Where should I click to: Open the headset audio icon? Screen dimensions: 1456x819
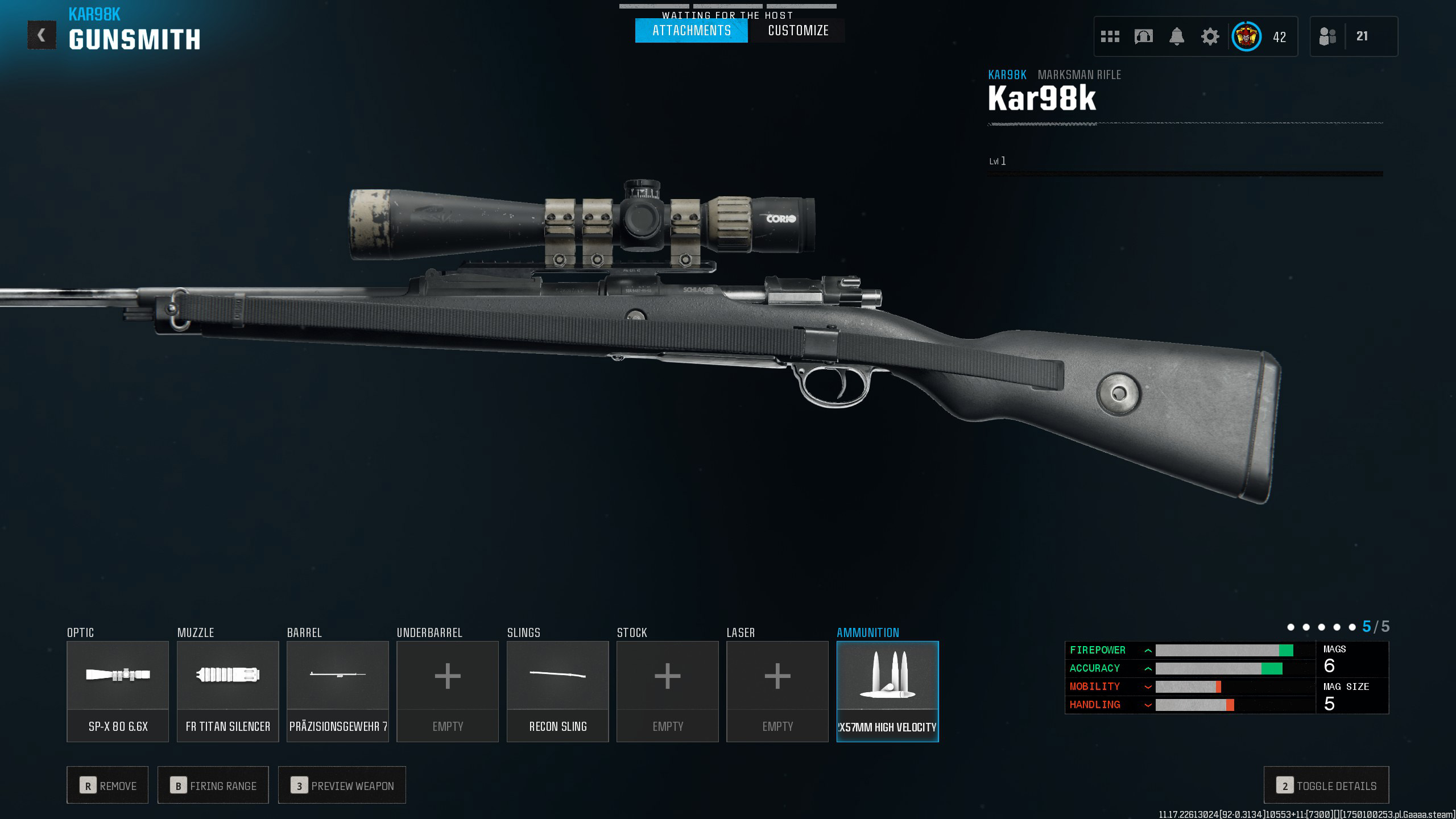coord(1143,37)
